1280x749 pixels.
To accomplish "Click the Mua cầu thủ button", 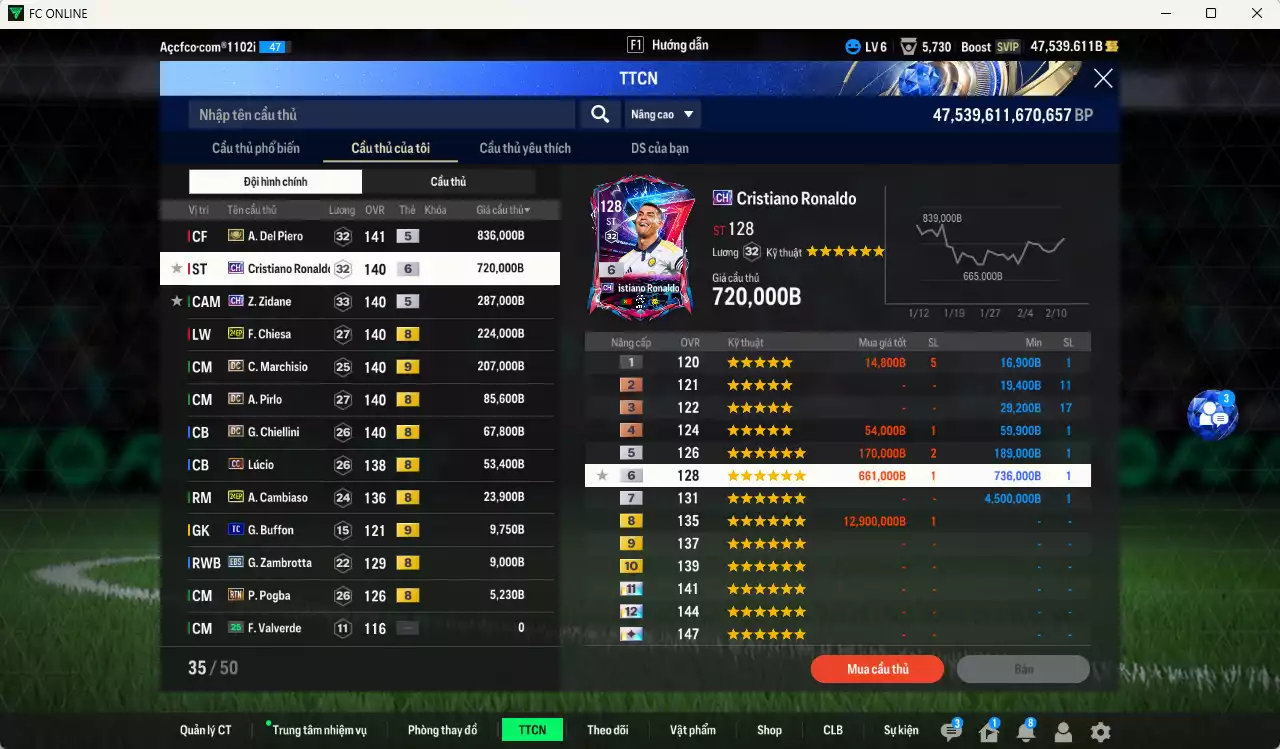I will (x=877, y=669).
